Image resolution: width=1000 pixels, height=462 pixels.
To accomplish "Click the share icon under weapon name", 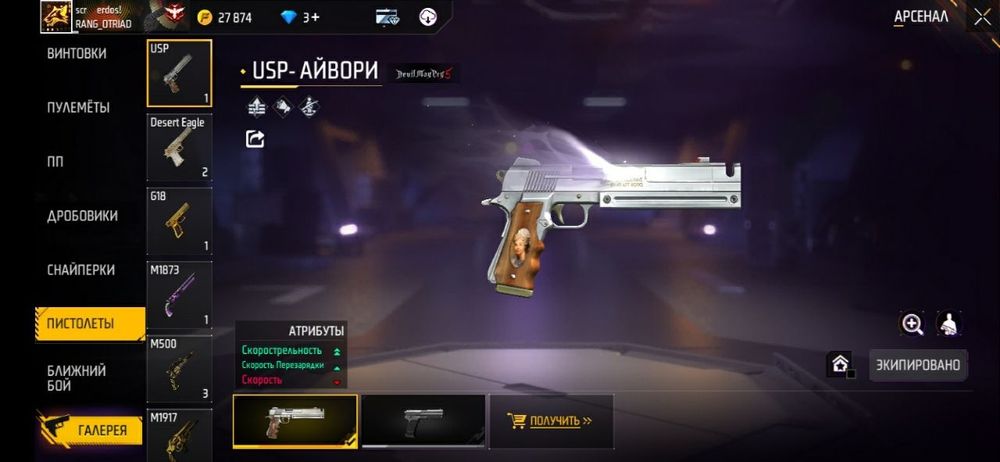I will 255,139.
